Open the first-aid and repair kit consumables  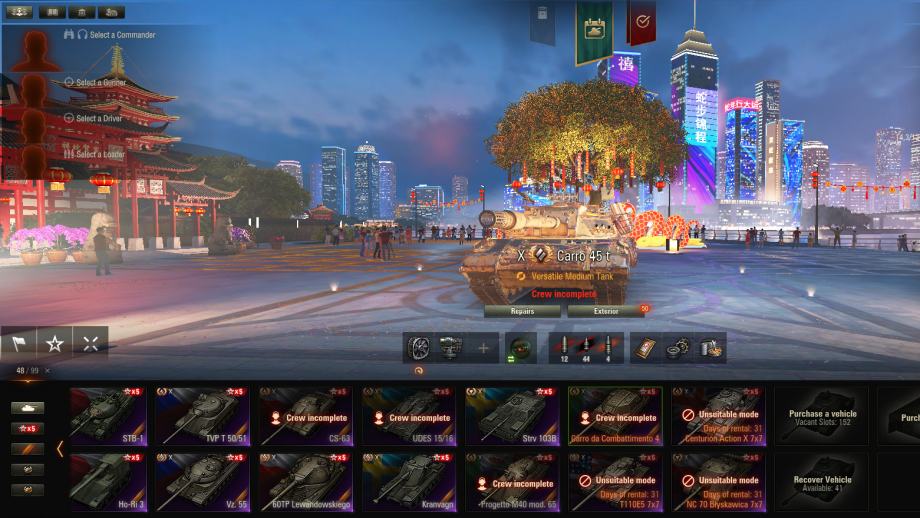(x=679, y=348)
